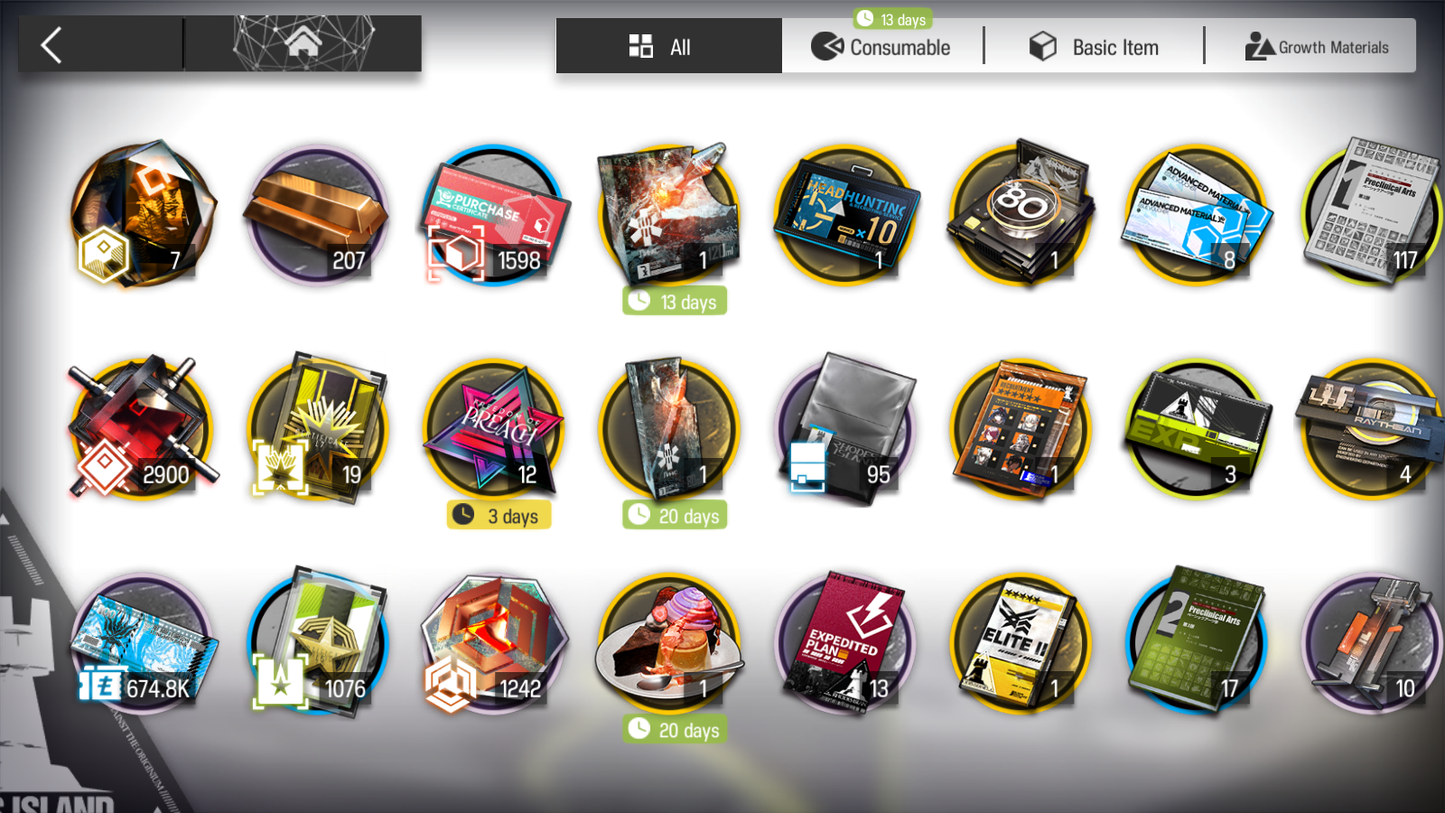Return to the home screen
The image size is (1445, 813).
tap(303, 44)
